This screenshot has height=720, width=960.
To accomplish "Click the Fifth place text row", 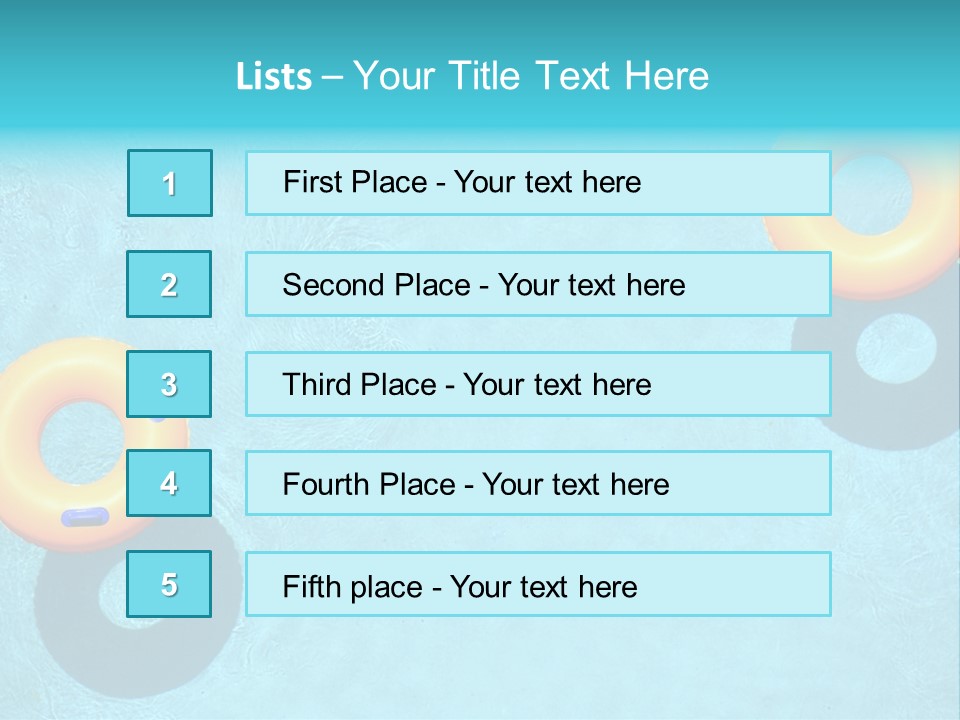I will coord(538,584).
